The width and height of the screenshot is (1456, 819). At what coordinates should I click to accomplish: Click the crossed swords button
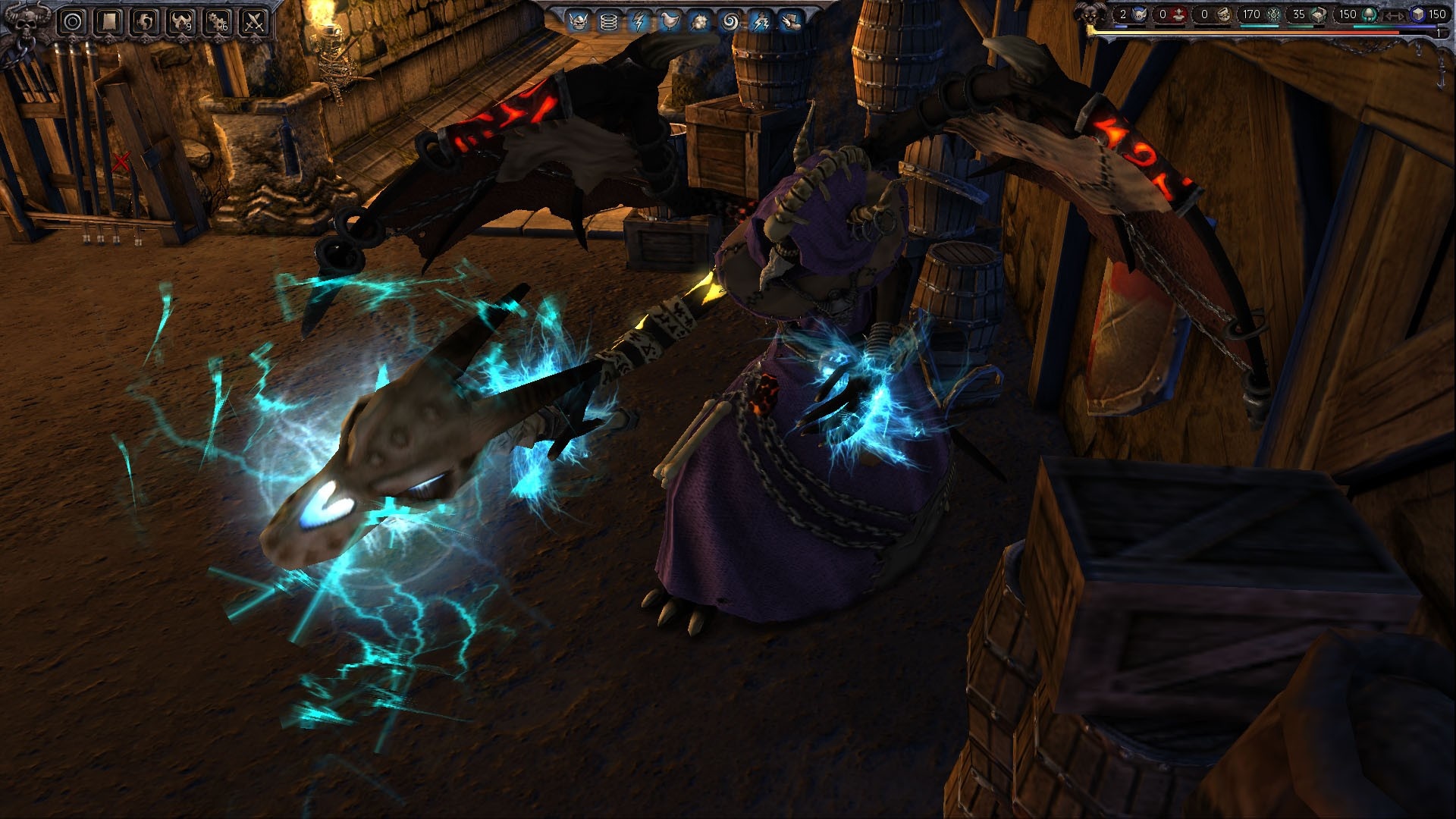(255, 22)
